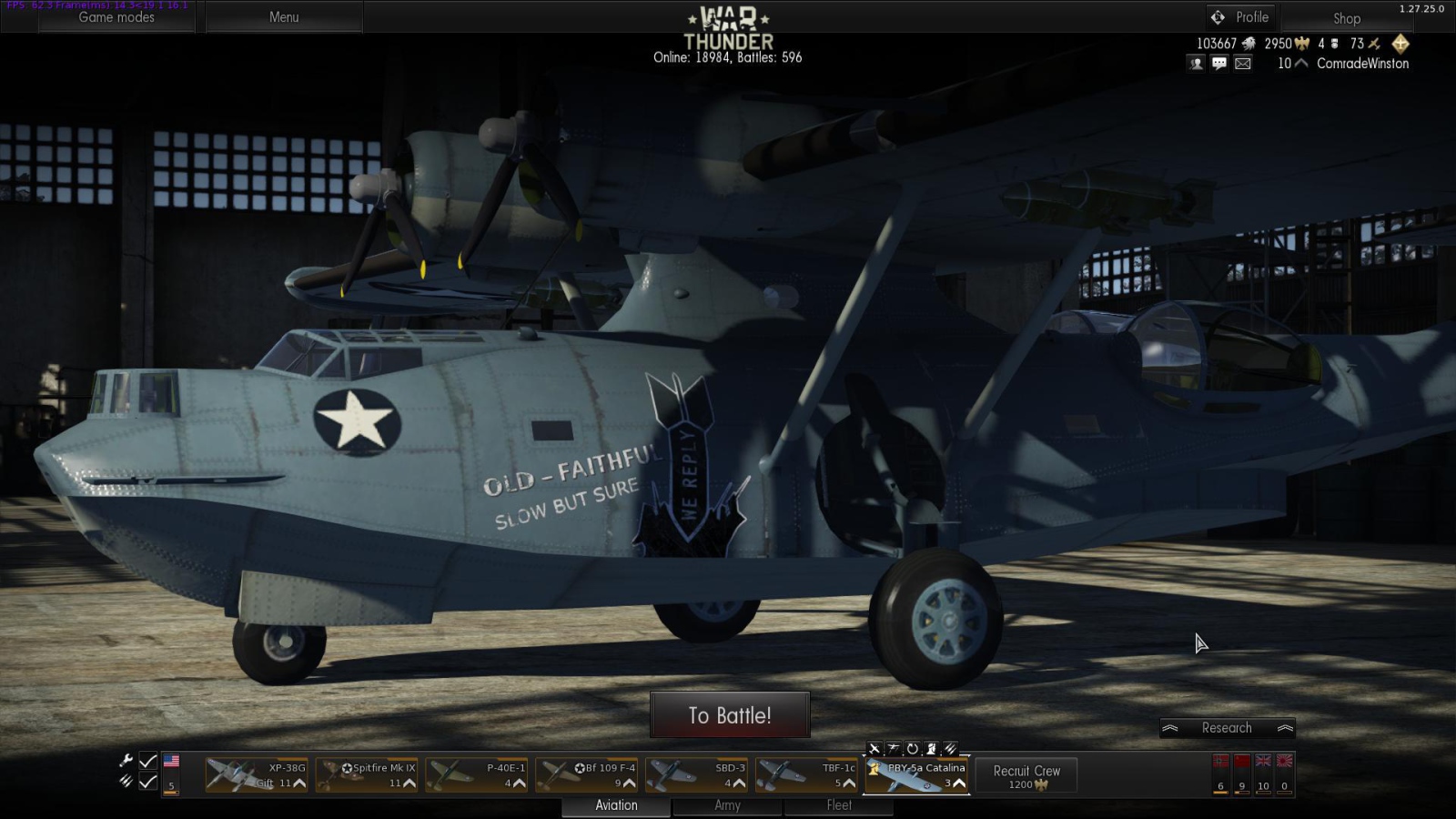Click the wrench modifications icon bottom left
1456x819 pixels.
coord(125,759)
